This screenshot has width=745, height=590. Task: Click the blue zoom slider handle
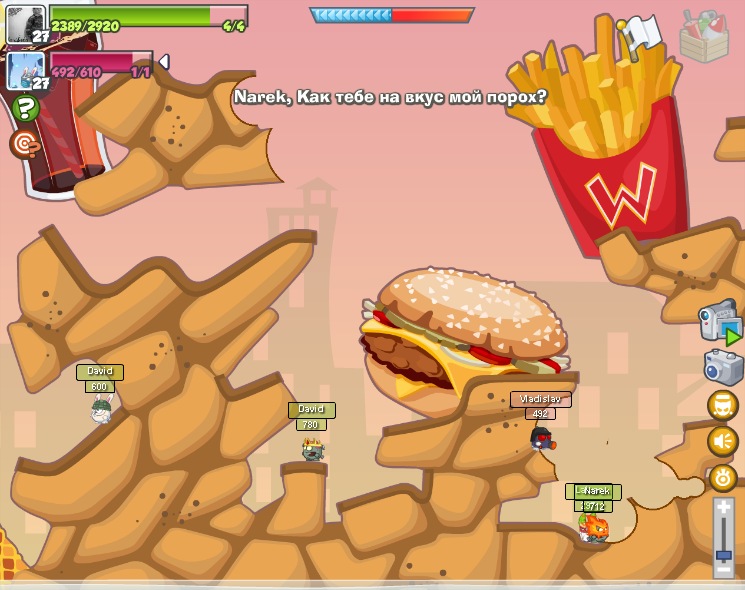[724, 554]
